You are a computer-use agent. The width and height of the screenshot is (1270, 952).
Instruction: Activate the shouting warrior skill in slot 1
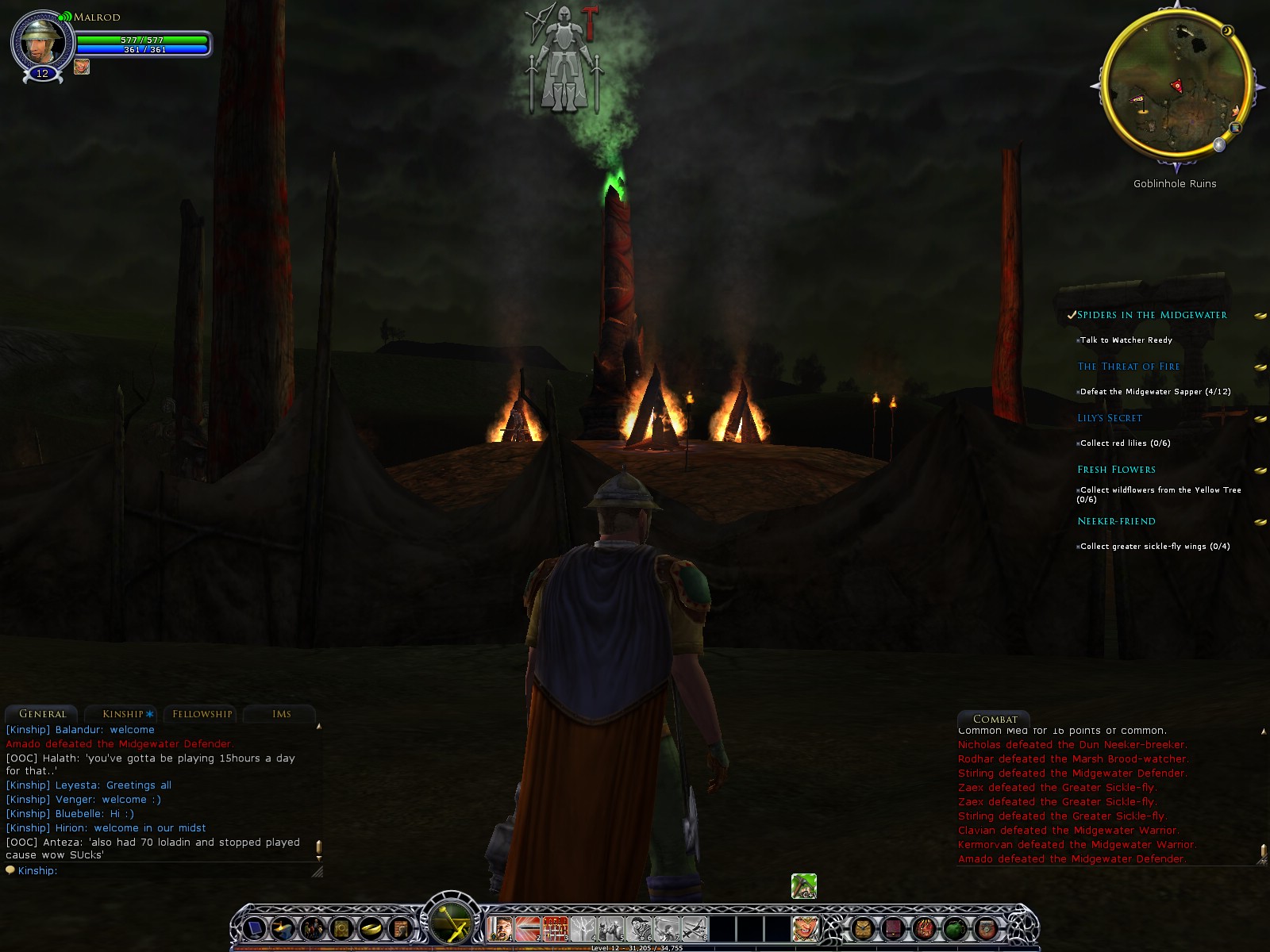(501, 928)
